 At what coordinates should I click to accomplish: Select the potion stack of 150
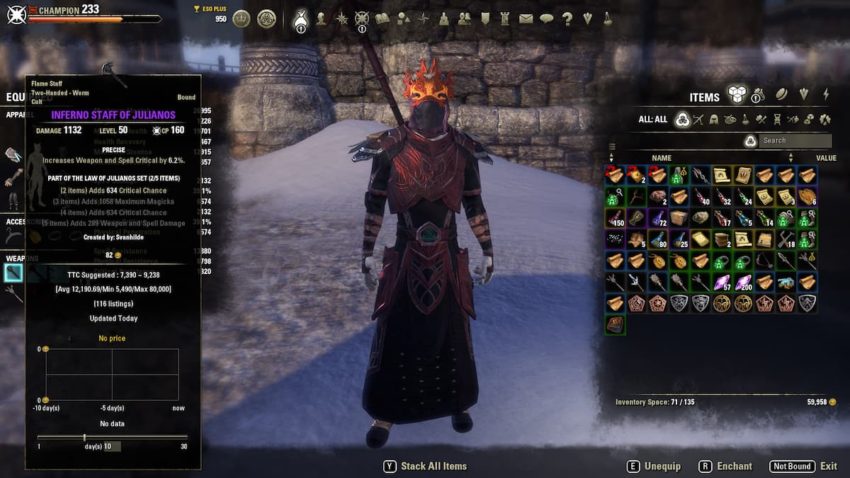click(614, 218)
